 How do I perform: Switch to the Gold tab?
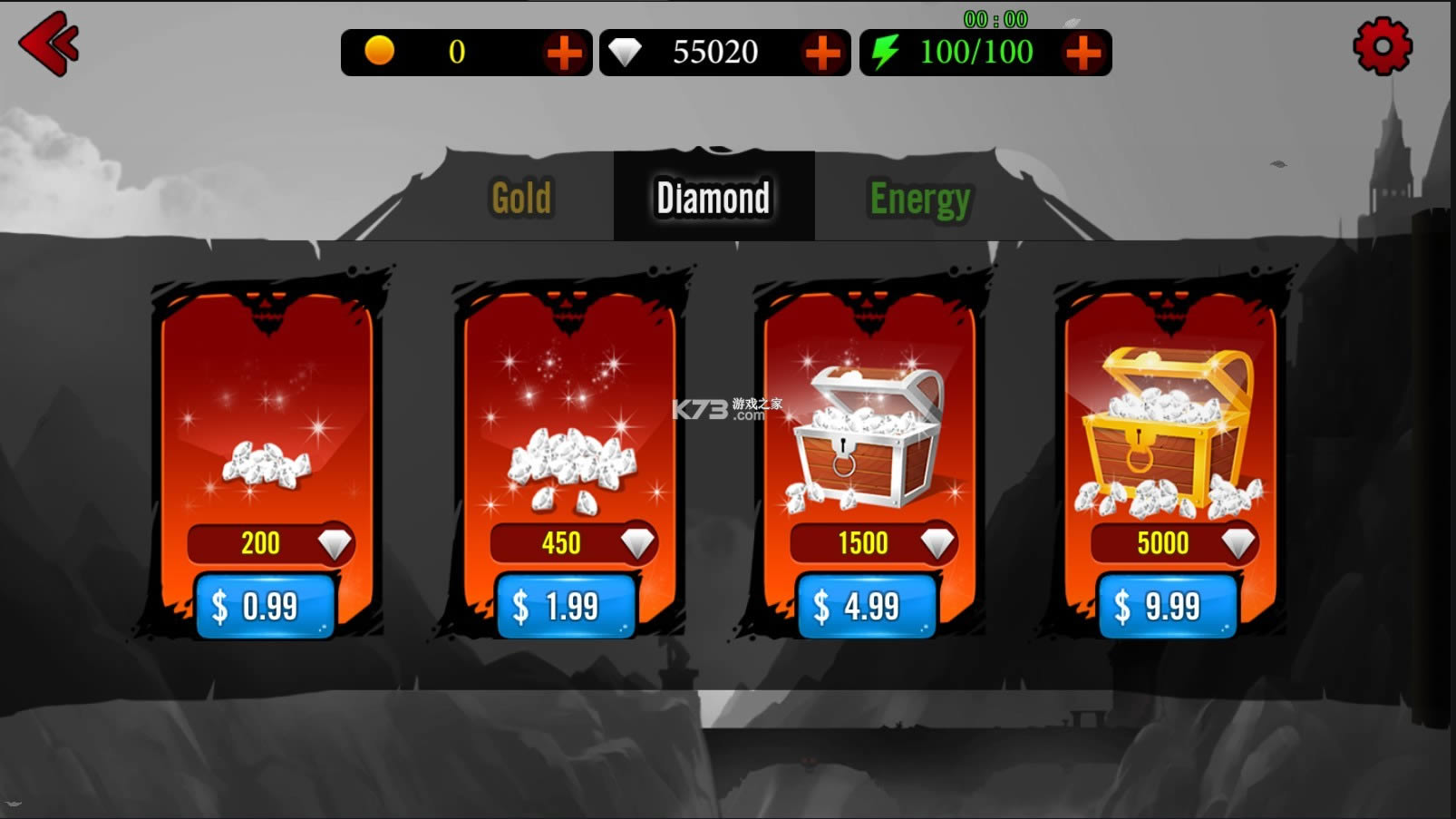click(521, 198)
